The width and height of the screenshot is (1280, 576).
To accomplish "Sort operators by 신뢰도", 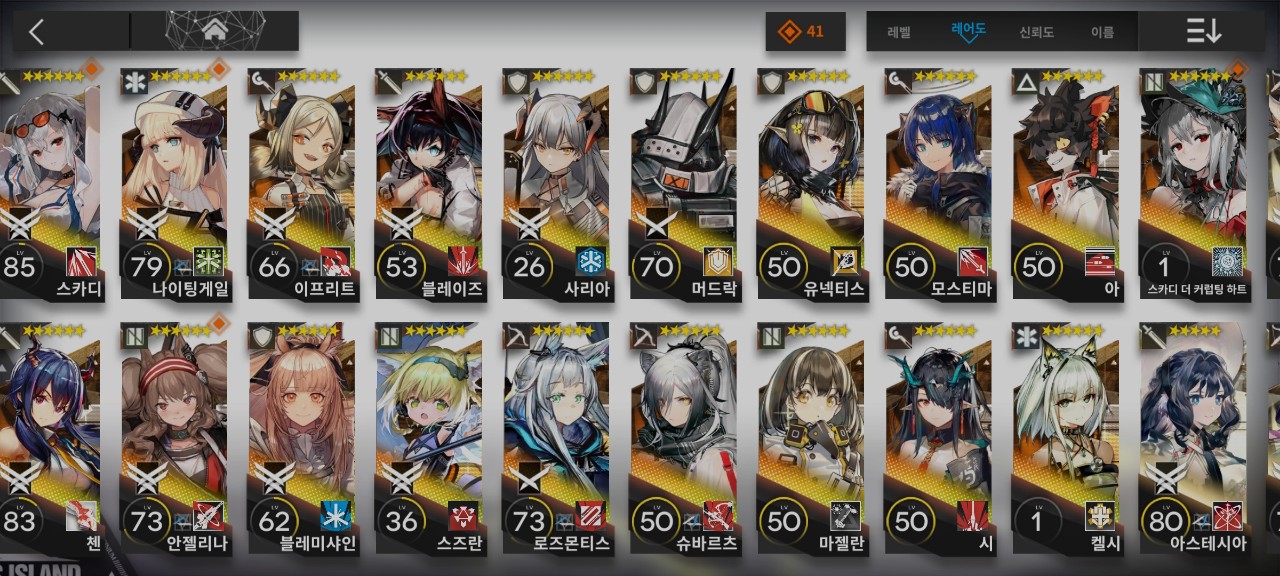I will click(1037, 32).
